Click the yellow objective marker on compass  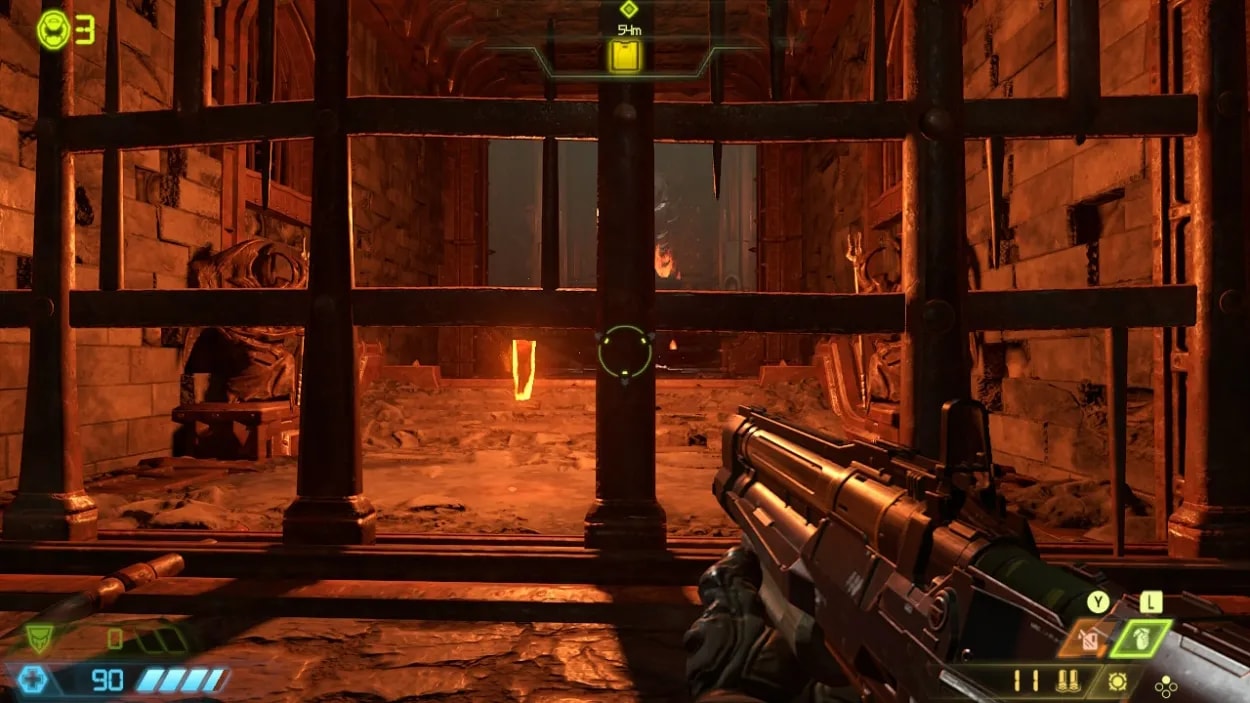[x=626, y=55]
